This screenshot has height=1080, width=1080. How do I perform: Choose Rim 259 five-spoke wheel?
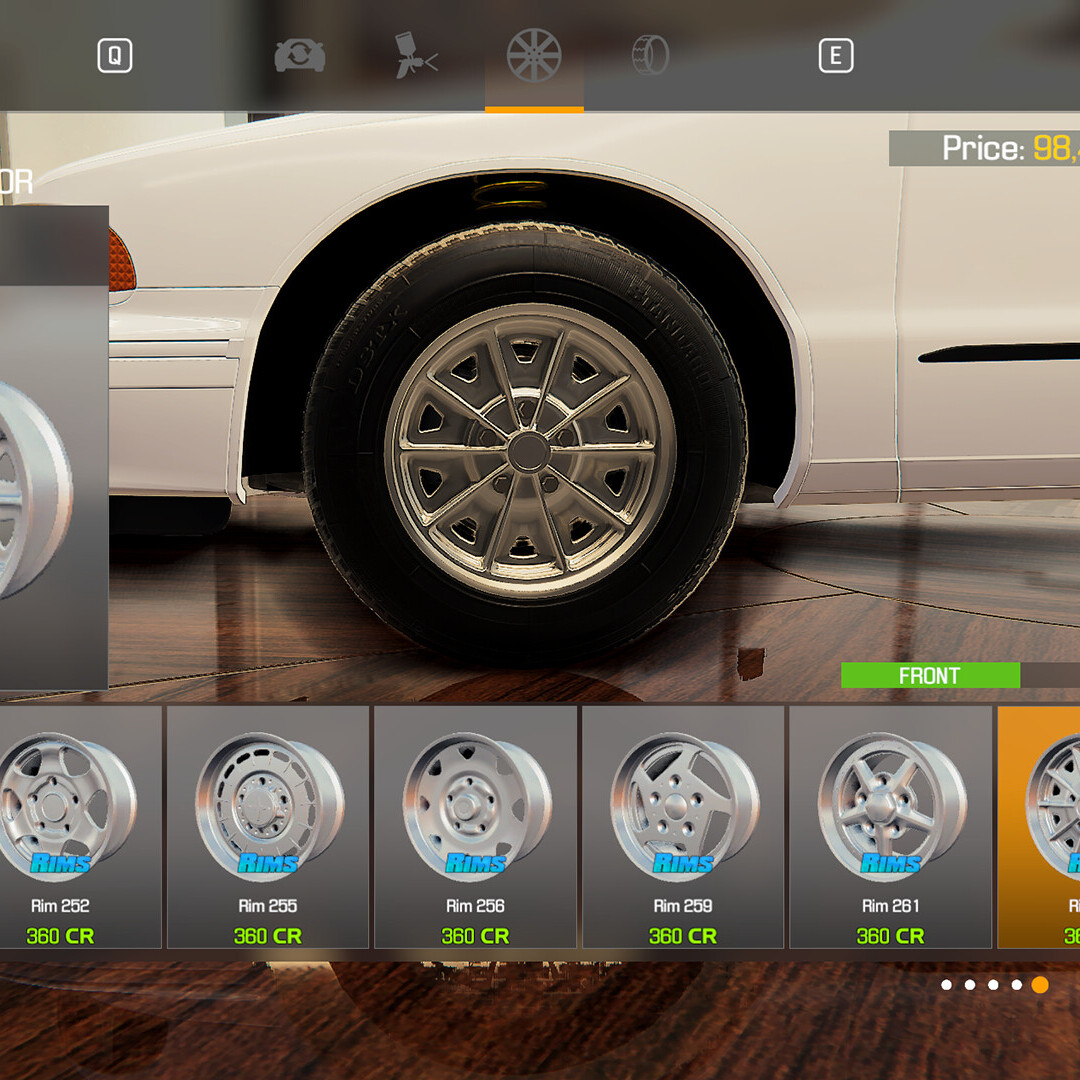(683, 827)
